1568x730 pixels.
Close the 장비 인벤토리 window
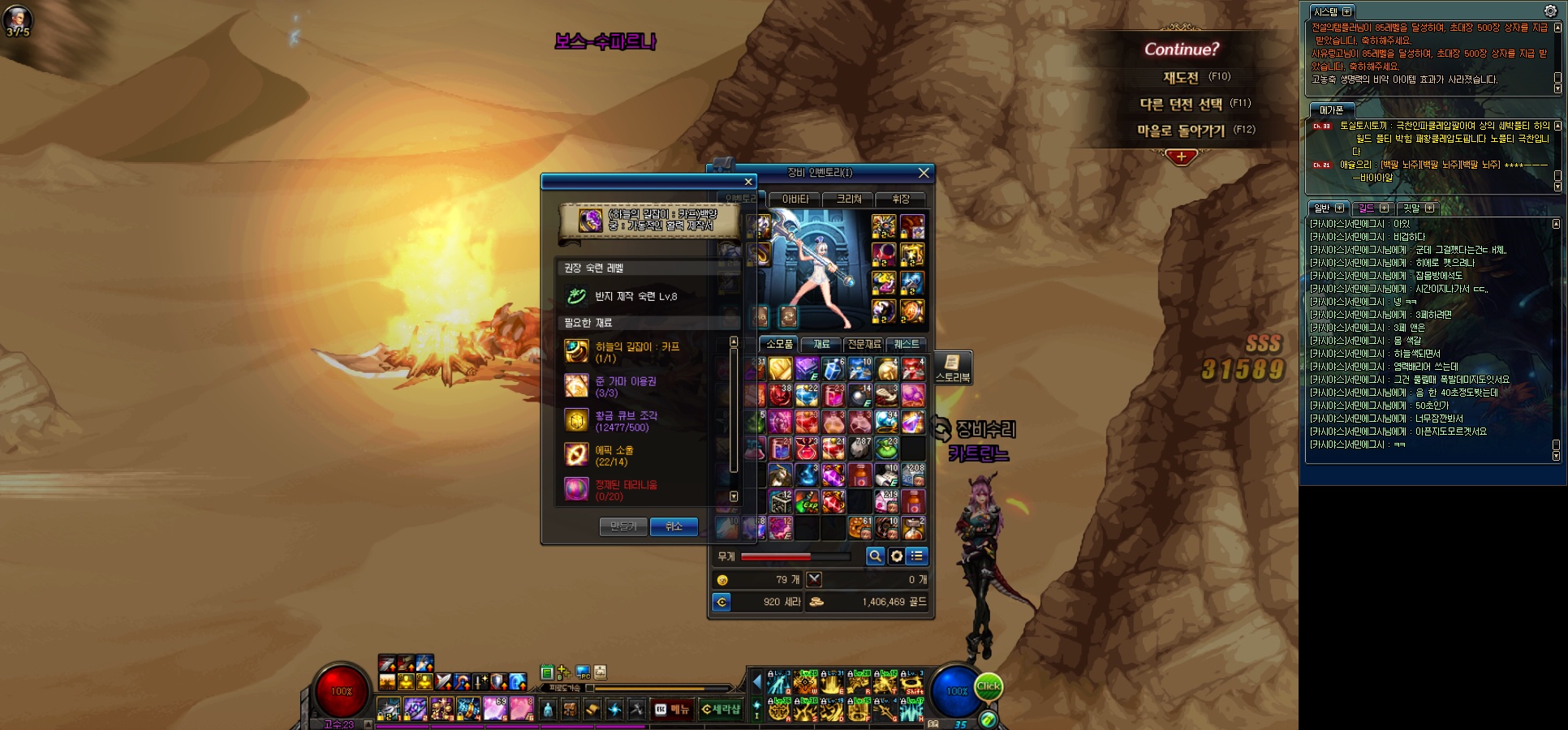(x=923, y=173)
